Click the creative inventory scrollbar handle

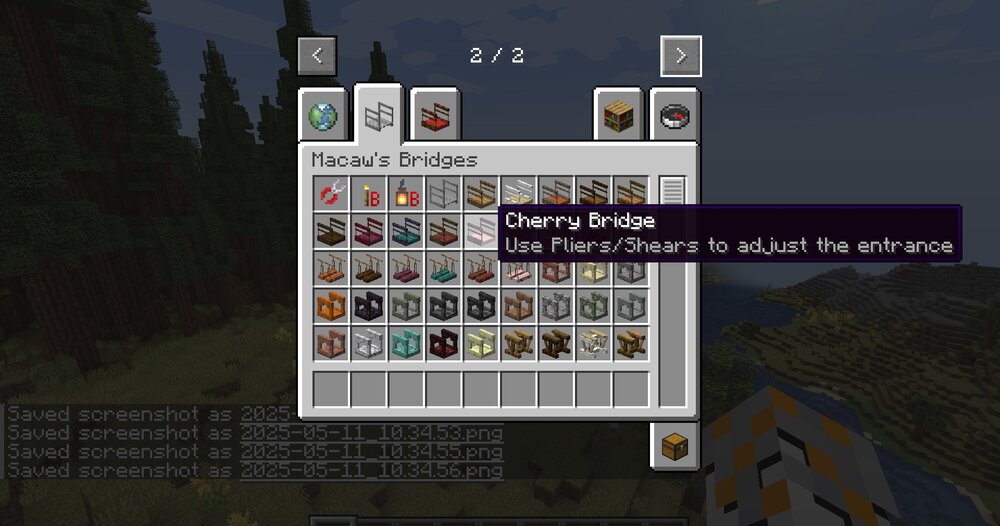click(673, 190)
